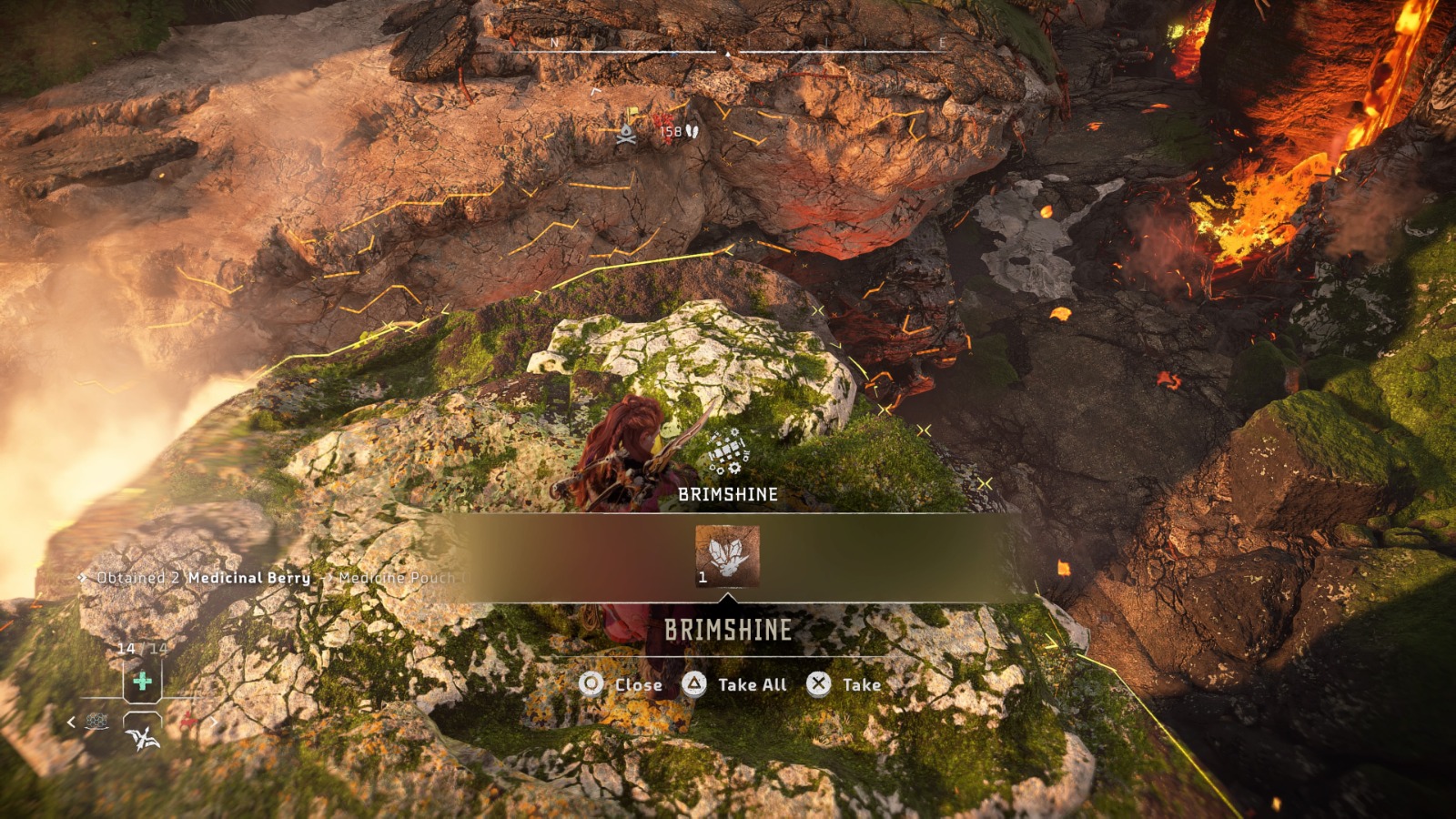Choose Close to dismiss the loot window

coord(640,684)
